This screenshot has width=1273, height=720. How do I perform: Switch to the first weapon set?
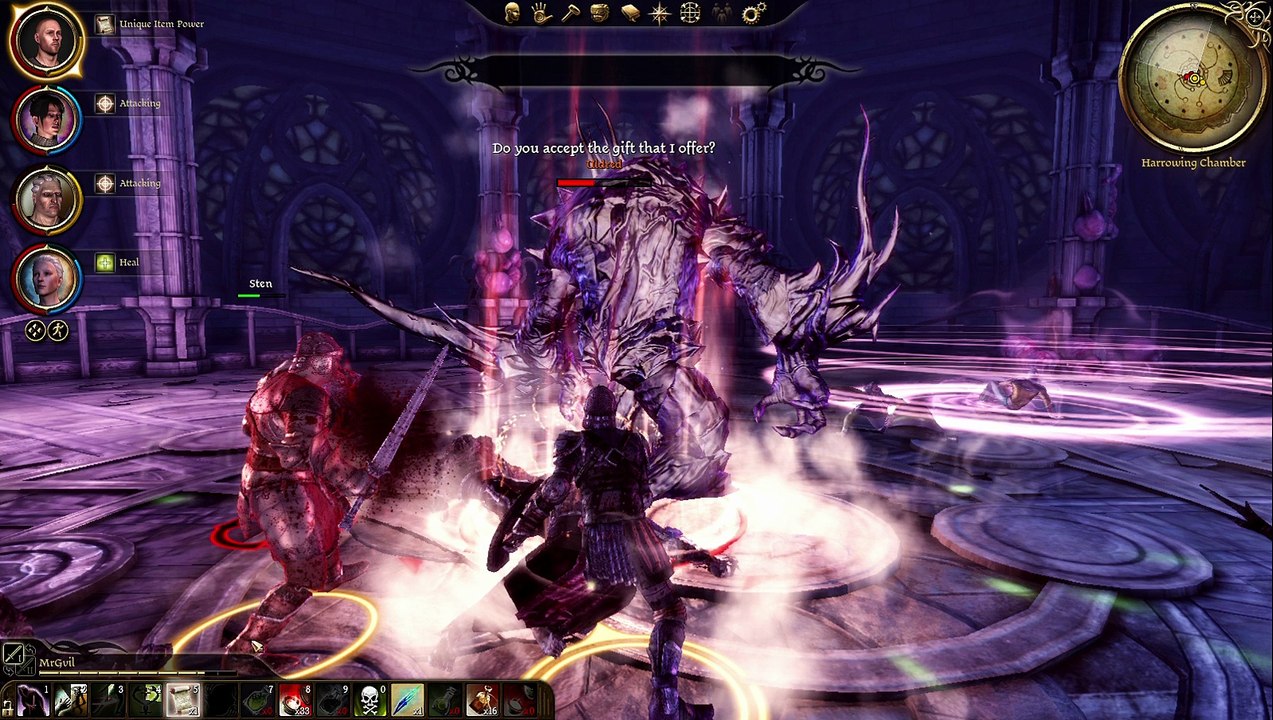point(14,656)
